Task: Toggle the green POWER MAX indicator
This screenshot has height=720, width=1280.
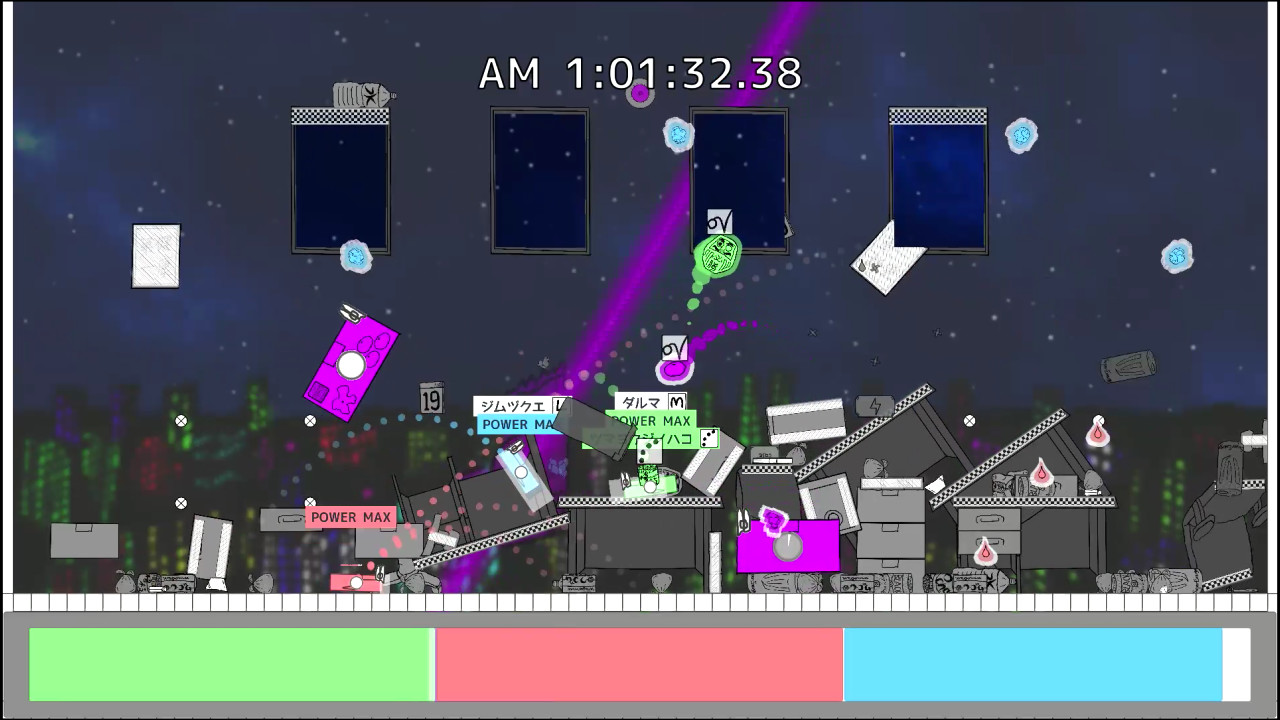Action: pyautogui.click(x=650, y=420)
